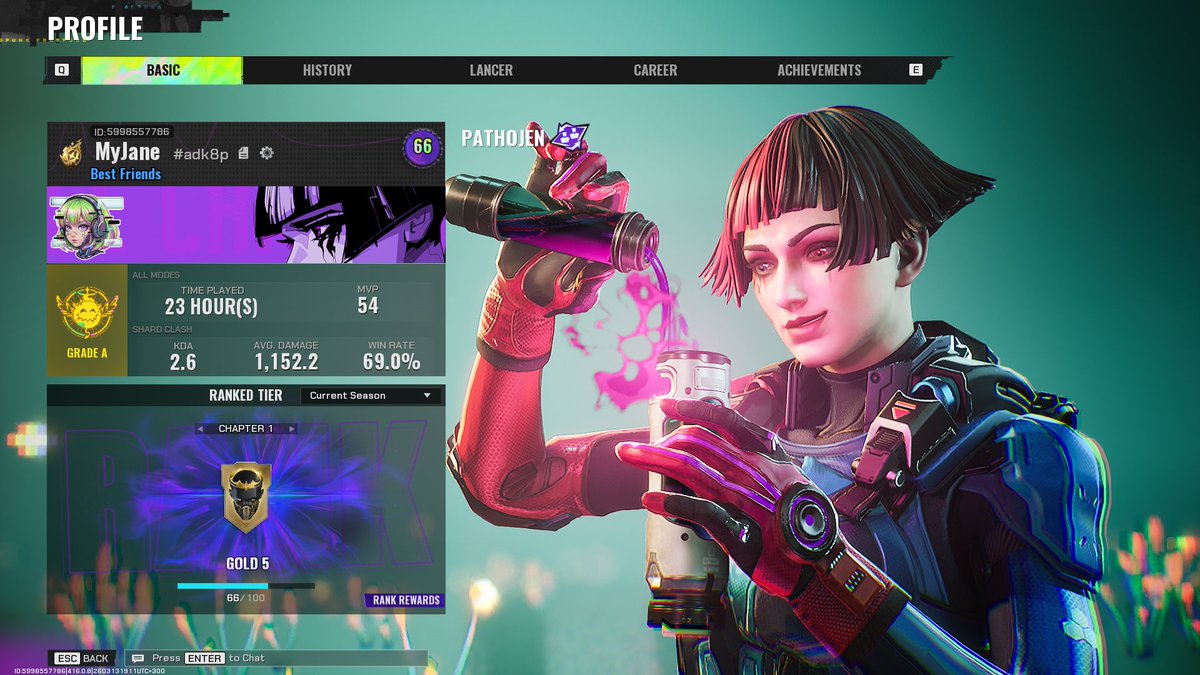Open Rank Rewards
This screenshot has width=1200, height=675.
405,600
